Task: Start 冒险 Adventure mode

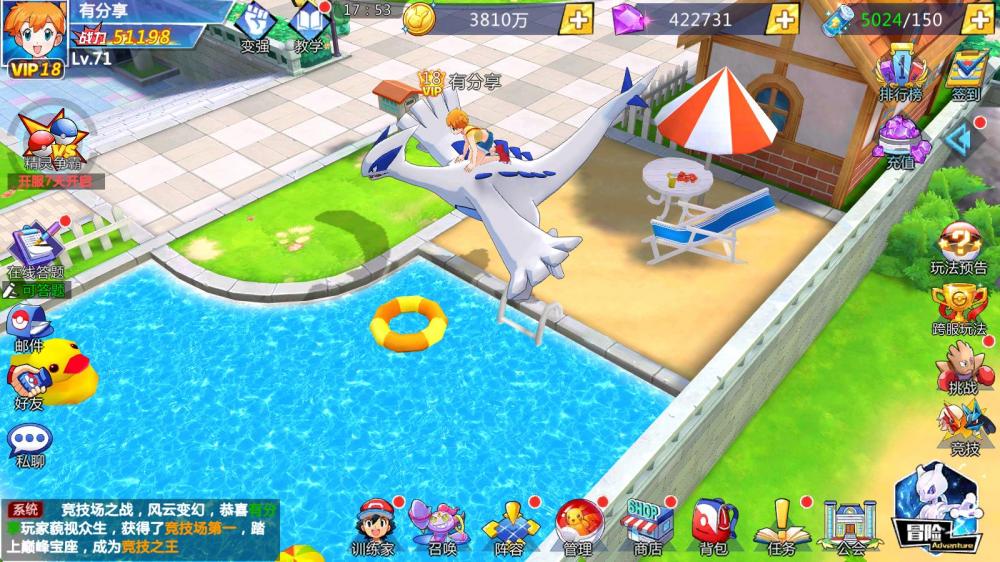Action: point(936,508)
